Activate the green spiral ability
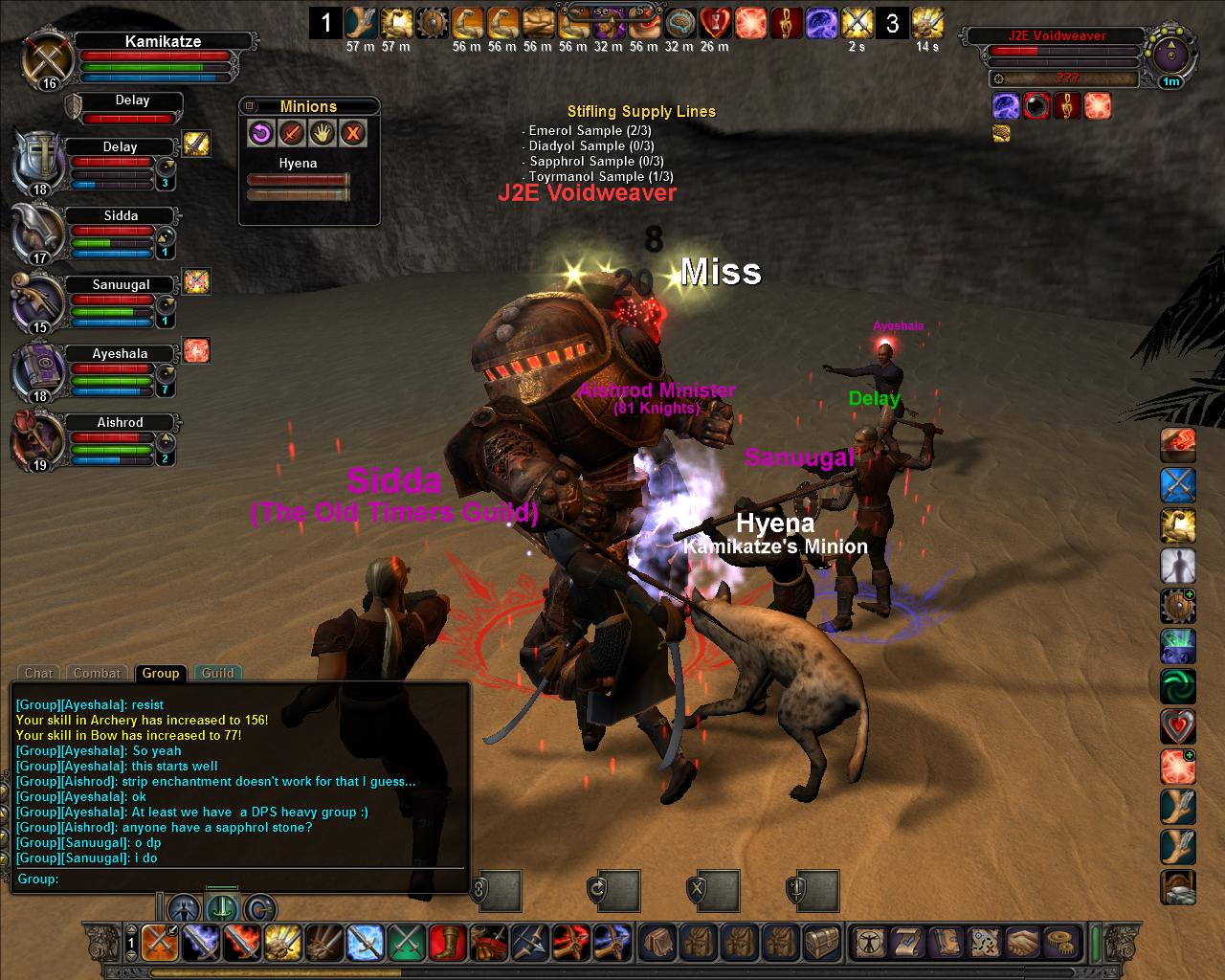The image size is (1225, 980). point(1177,686)
